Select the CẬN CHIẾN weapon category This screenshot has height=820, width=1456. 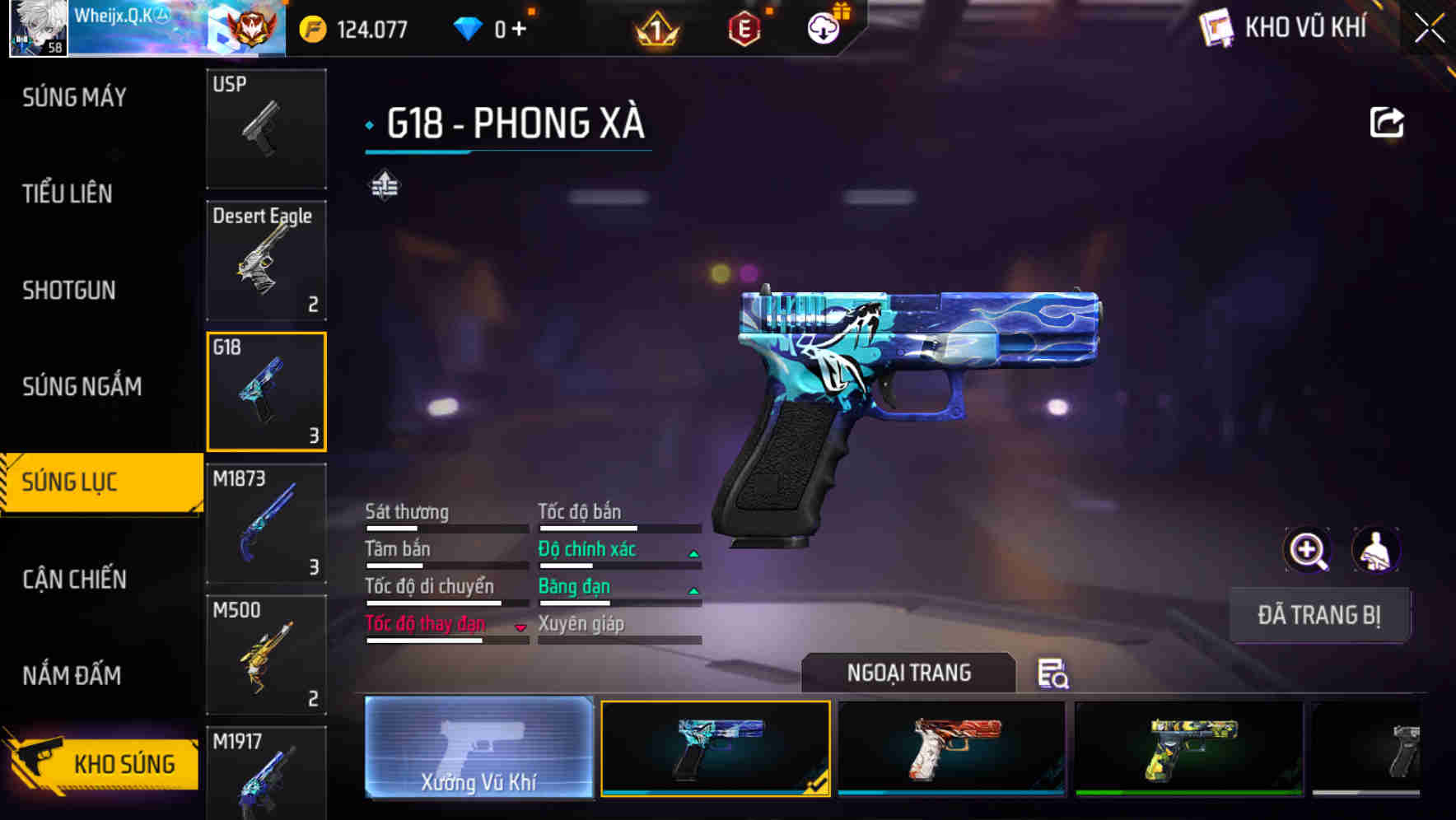tap(74, 579)
